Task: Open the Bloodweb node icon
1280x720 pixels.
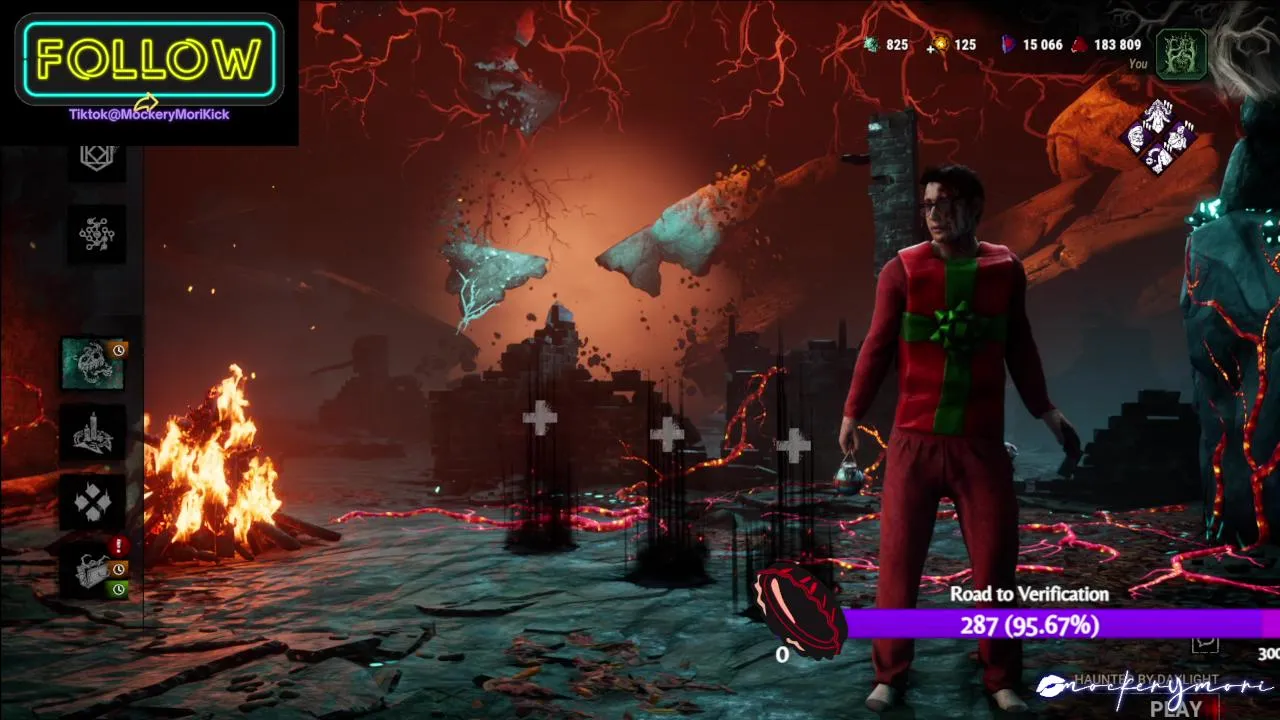Action: click(96, 234)
